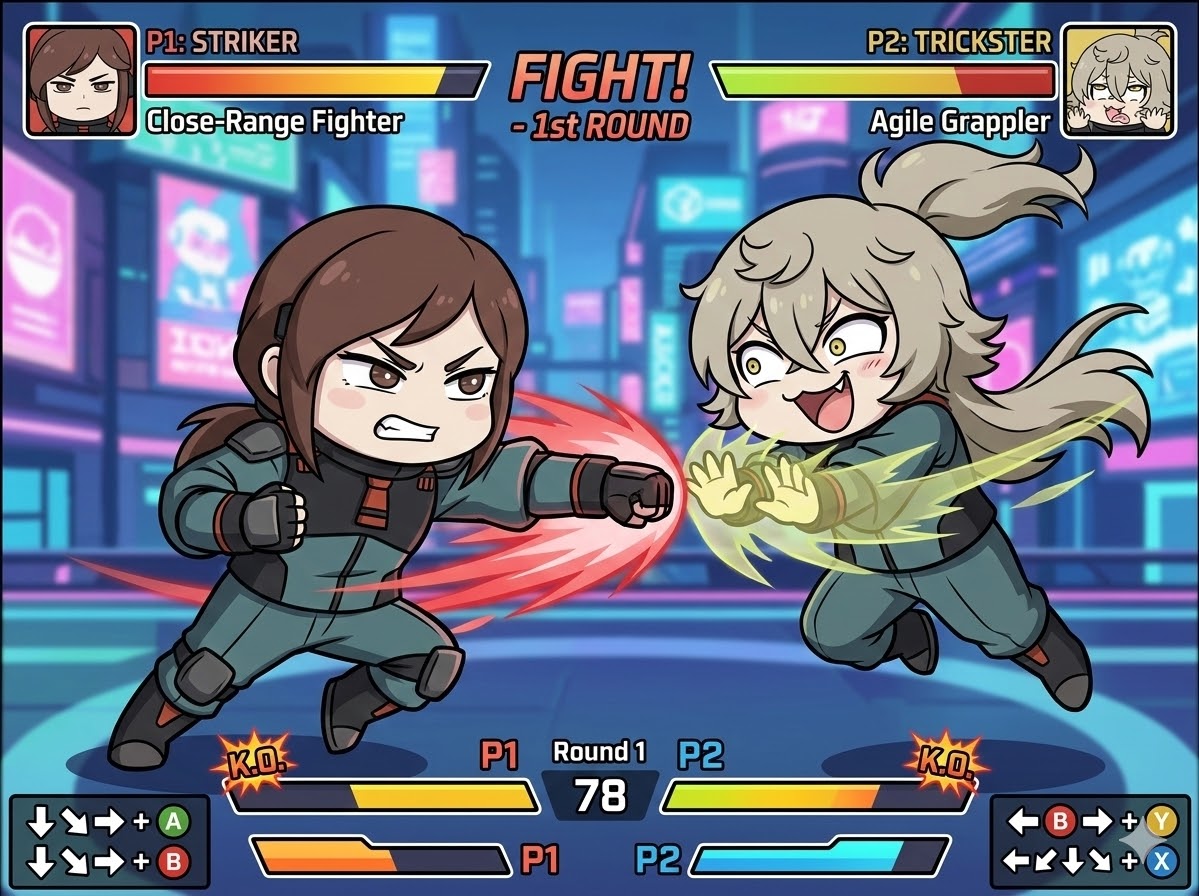Select the P1 Striker character portrait
Image resolution: width=1199 pixels, height=896 pixels.
(81, 81)
